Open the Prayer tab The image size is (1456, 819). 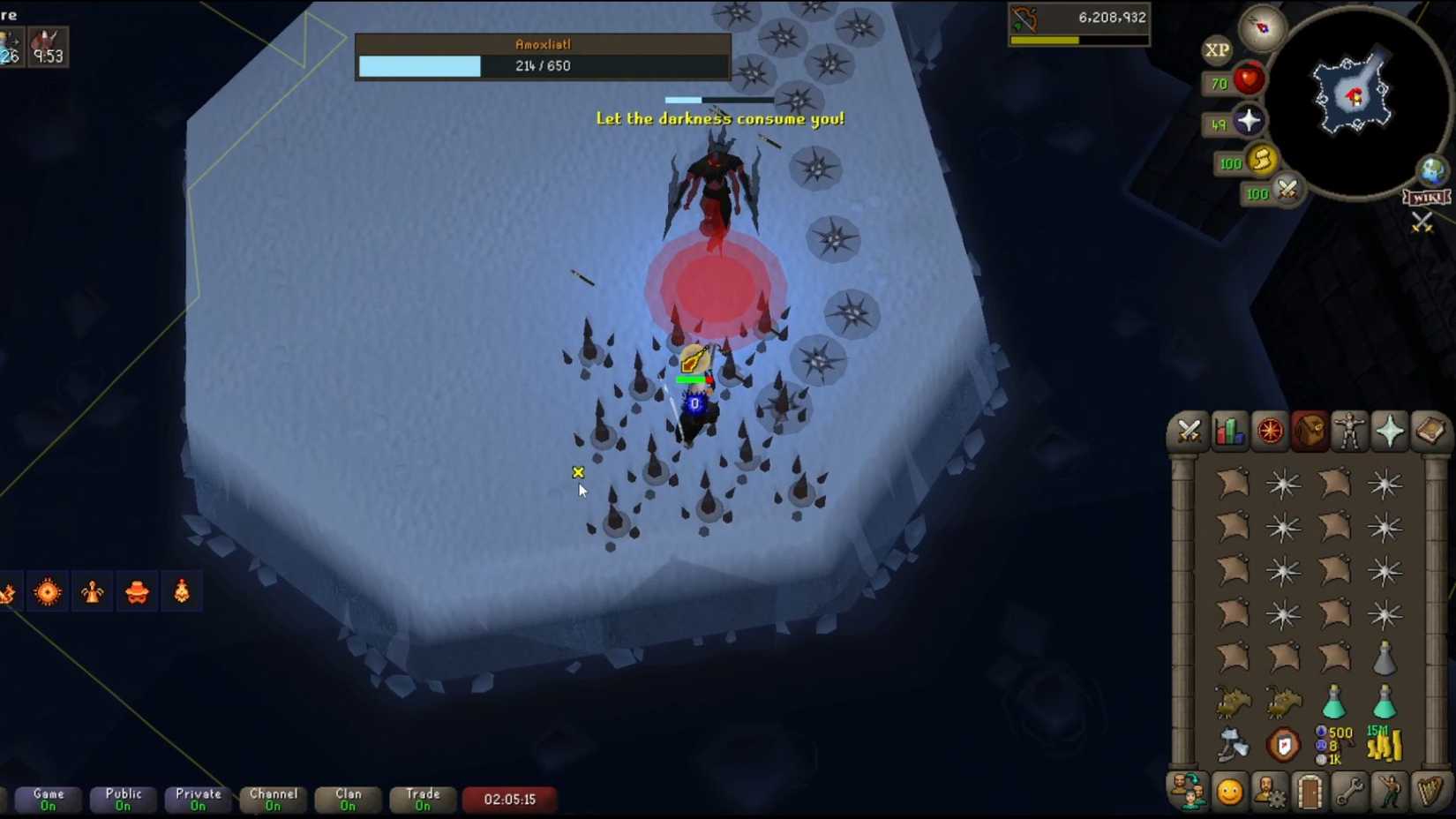tap(1390, 432)
